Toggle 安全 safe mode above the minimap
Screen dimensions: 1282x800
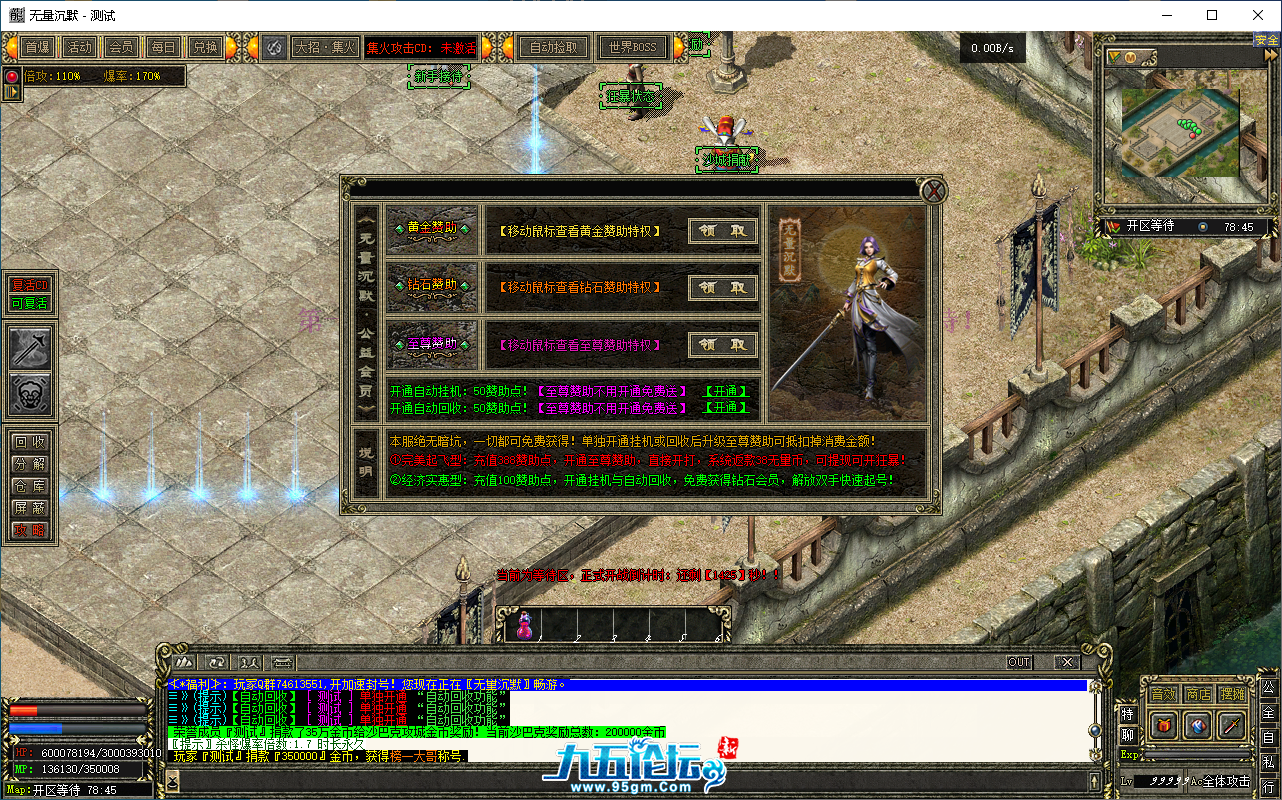click(x=1267, y=39)
